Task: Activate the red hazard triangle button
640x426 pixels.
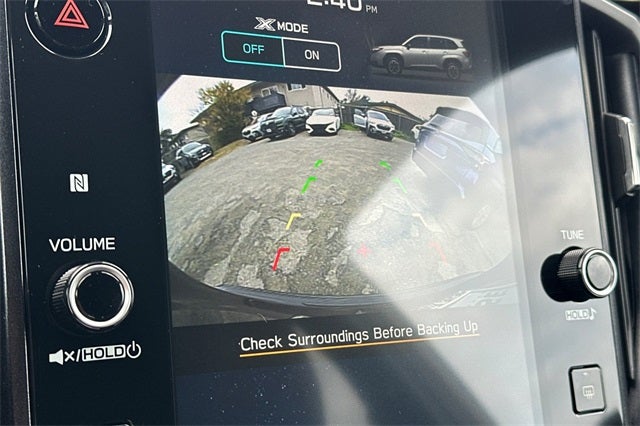Action: (70, 15)
